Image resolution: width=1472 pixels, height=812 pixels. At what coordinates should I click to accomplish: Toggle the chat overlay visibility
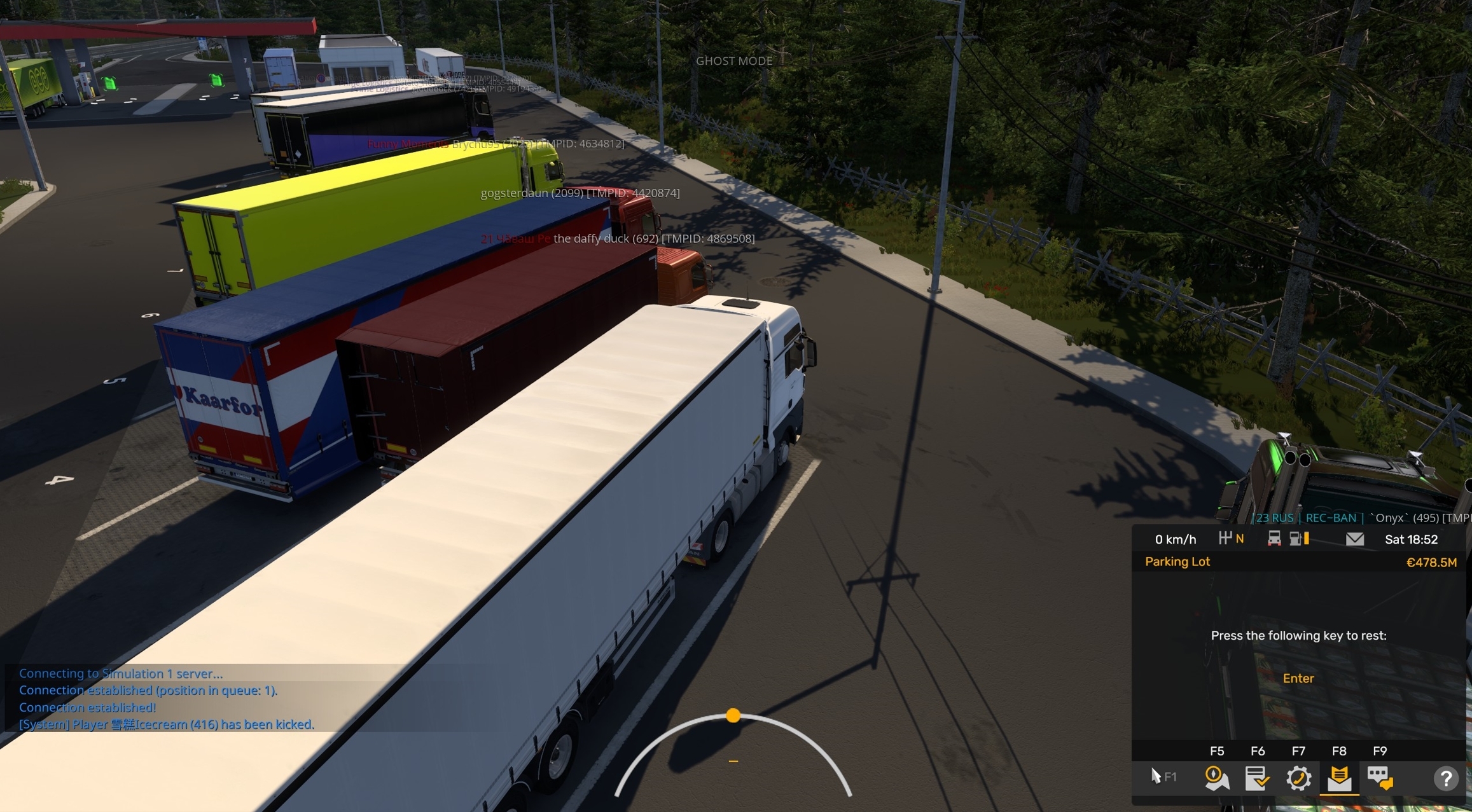(x=1382, y=778)
